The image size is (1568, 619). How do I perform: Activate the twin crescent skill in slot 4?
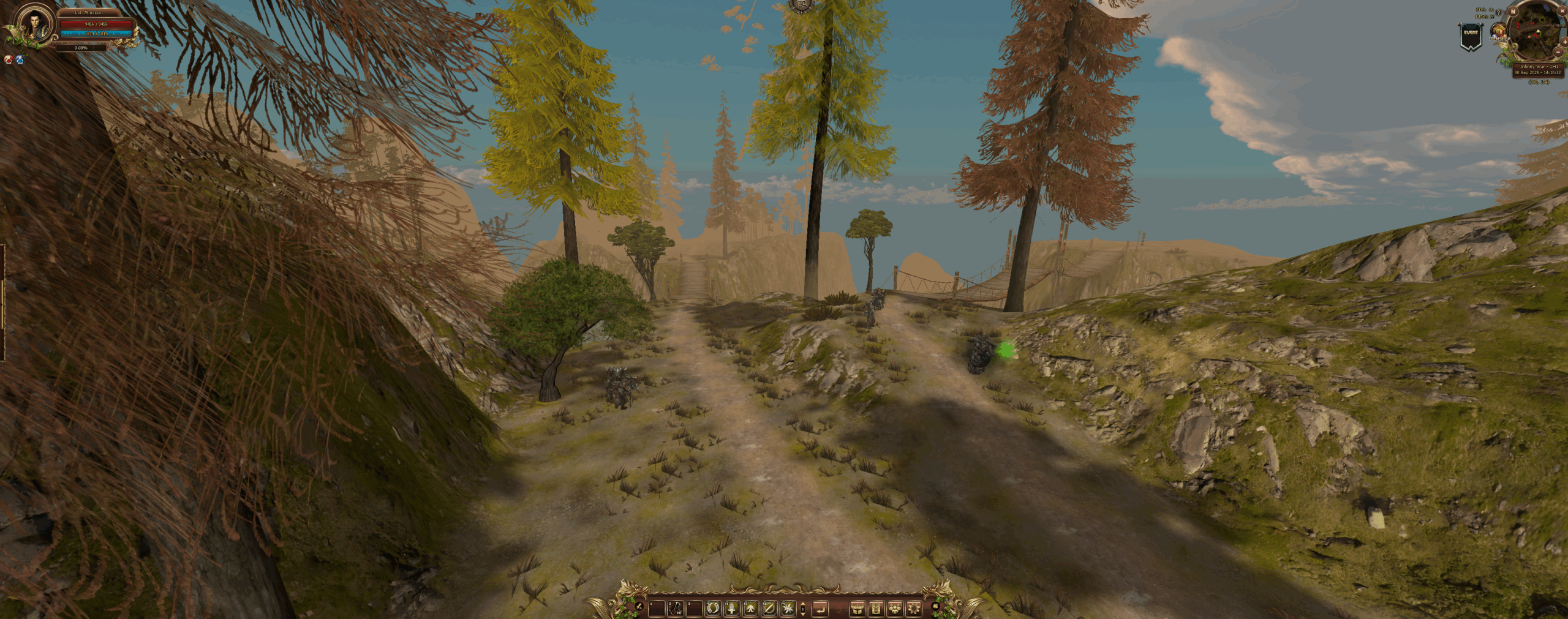[x=712, y=609]
